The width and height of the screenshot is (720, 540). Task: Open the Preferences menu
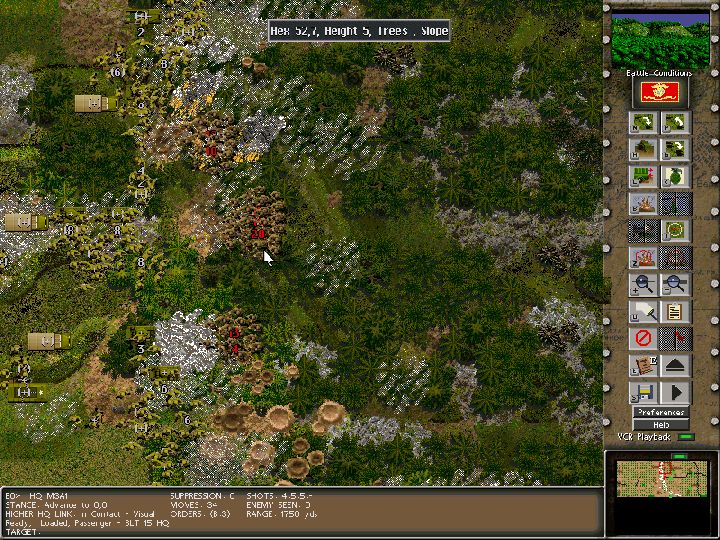(x=661, y=412)
